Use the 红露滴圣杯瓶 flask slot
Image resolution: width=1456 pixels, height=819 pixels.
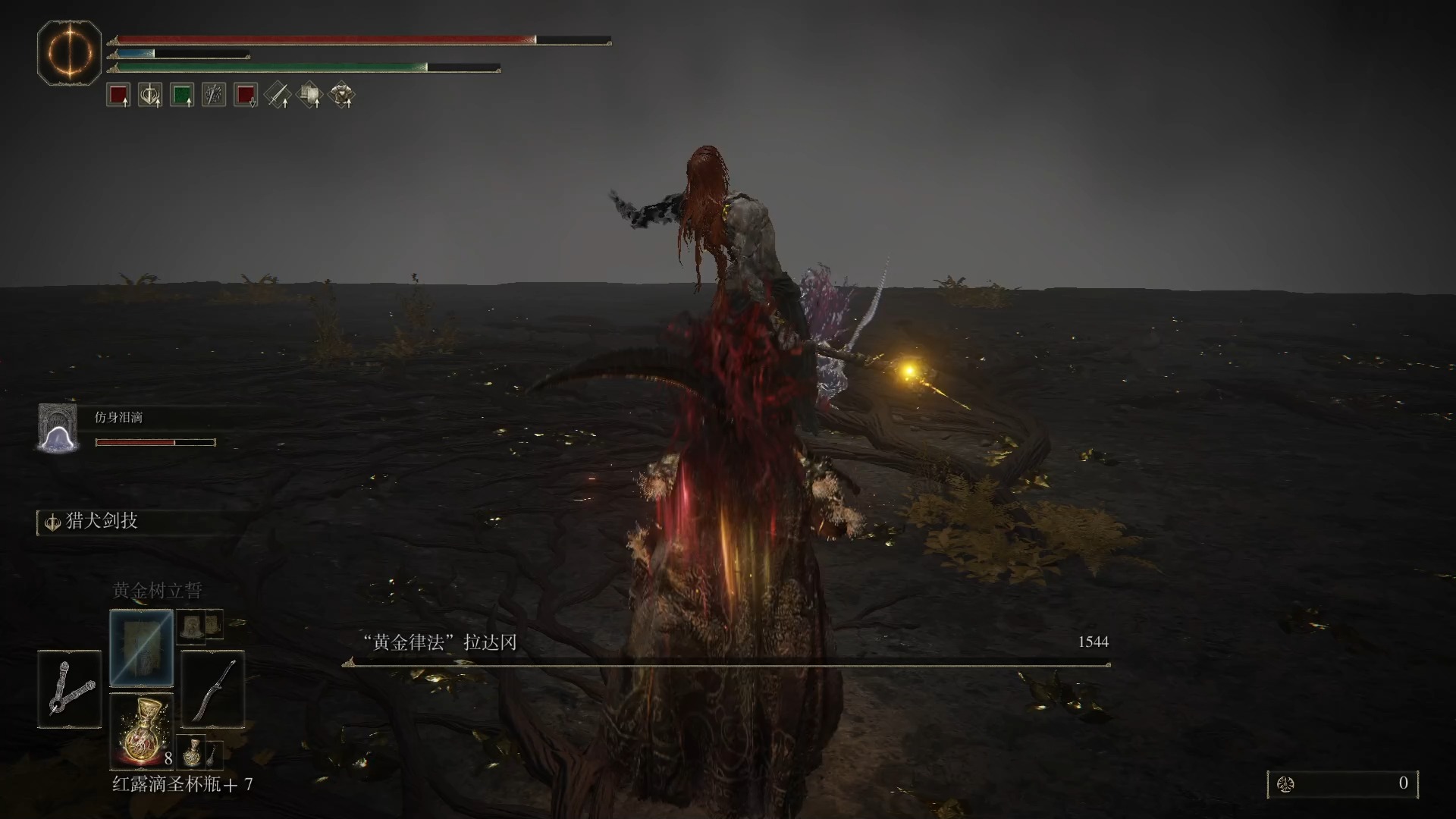tap(142, 730)
